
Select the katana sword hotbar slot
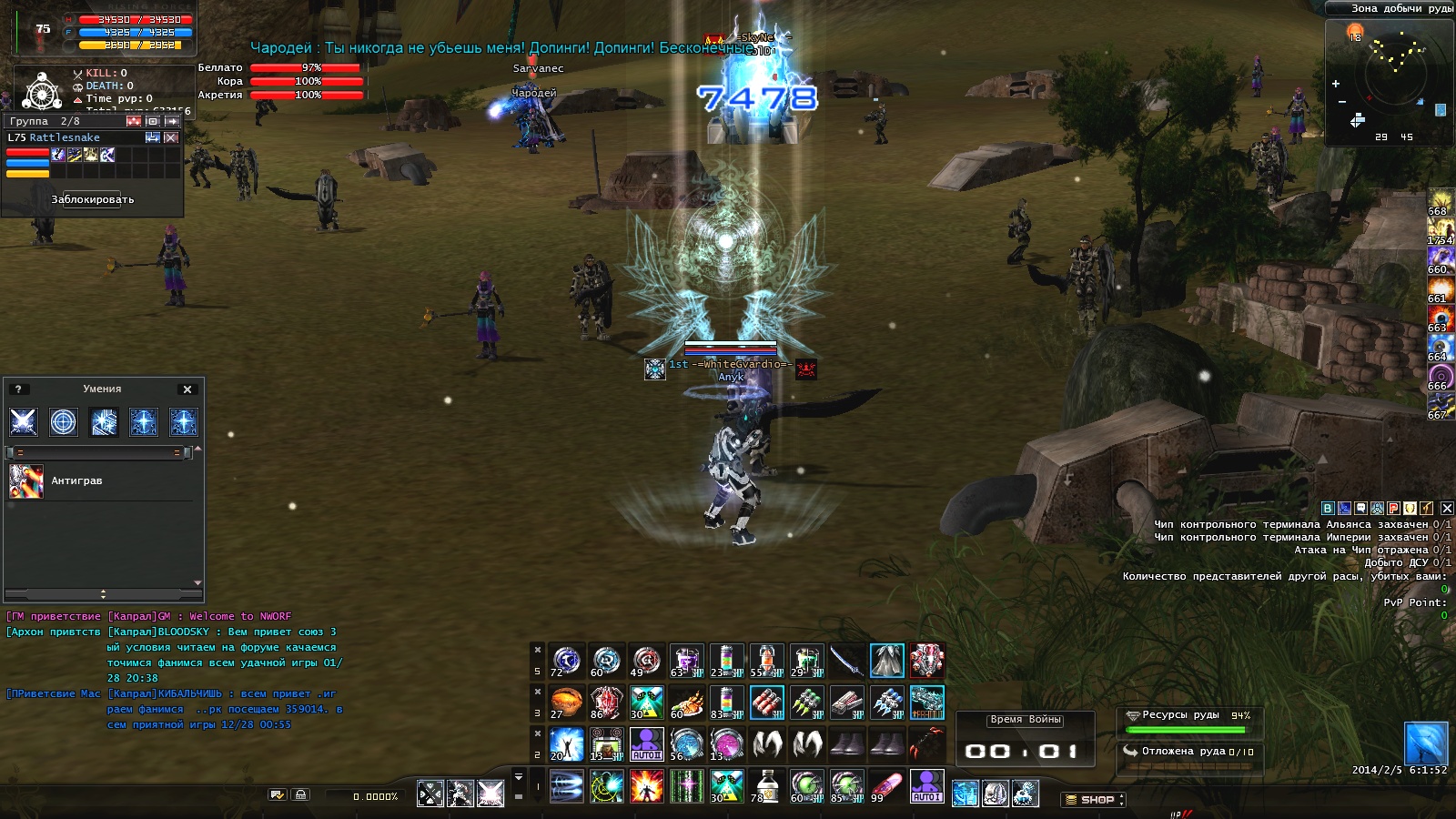point(846,661)
